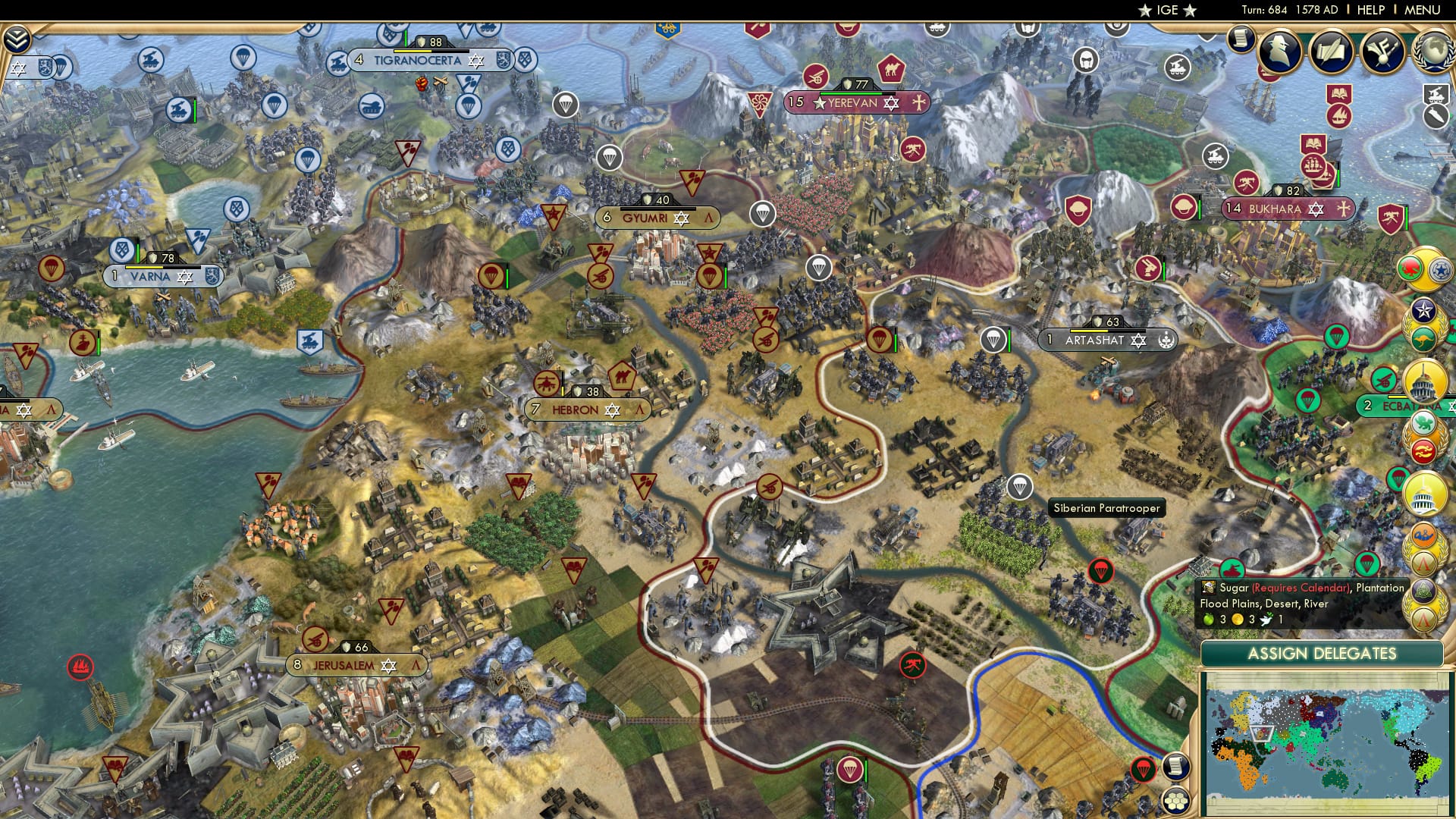Click the red sailing ship notification icon
1456x819 pixels.
1338,116
